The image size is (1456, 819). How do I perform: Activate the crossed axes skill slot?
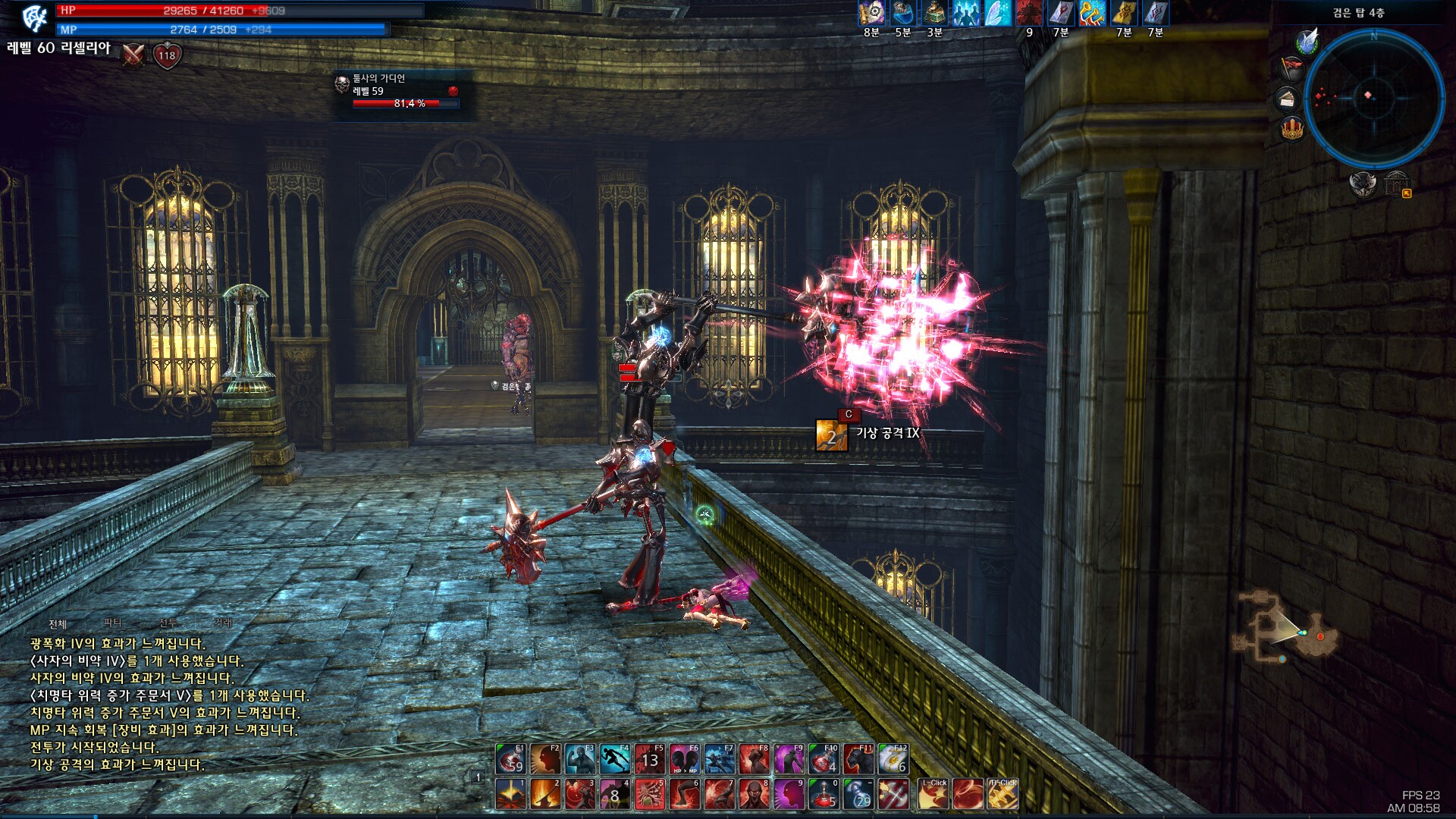click(893, 794)
